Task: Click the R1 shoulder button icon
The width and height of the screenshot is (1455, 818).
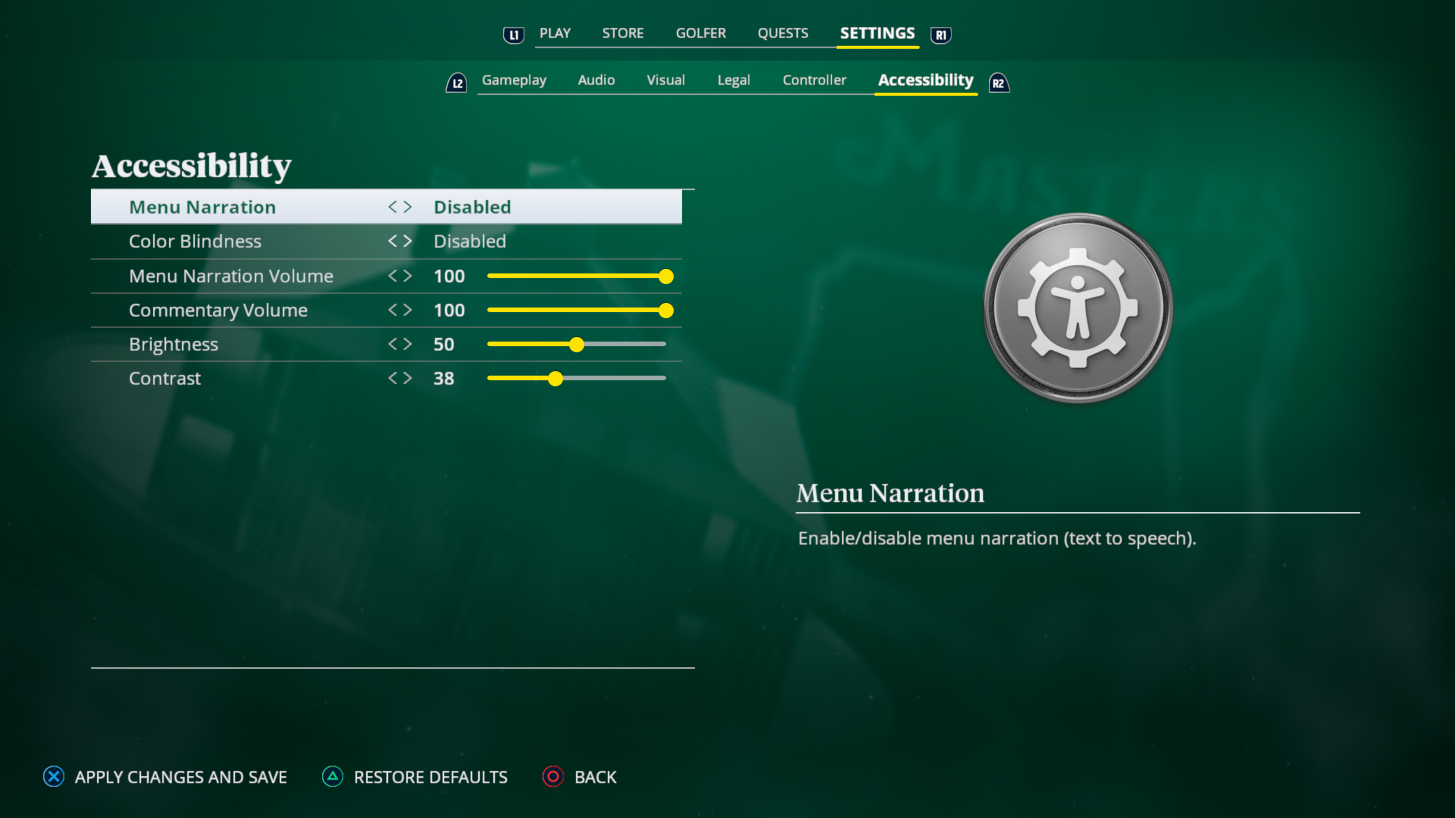Action: tap(939, 34)
